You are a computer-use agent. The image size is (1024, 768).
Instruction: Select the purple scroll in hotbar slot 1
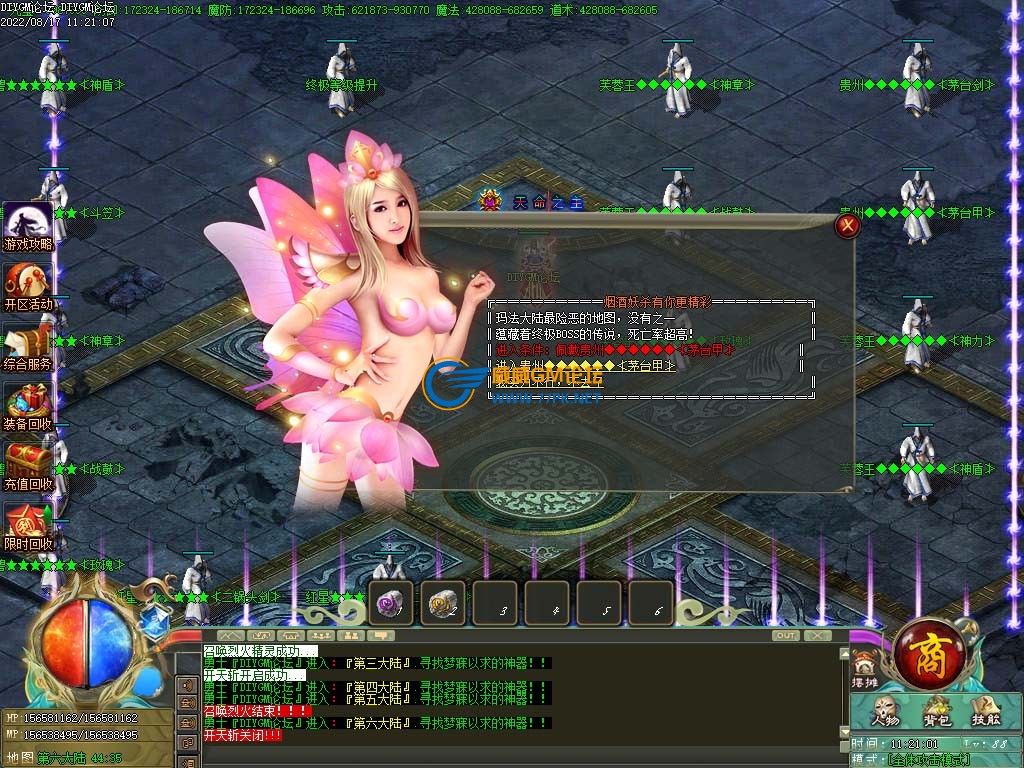390,603
